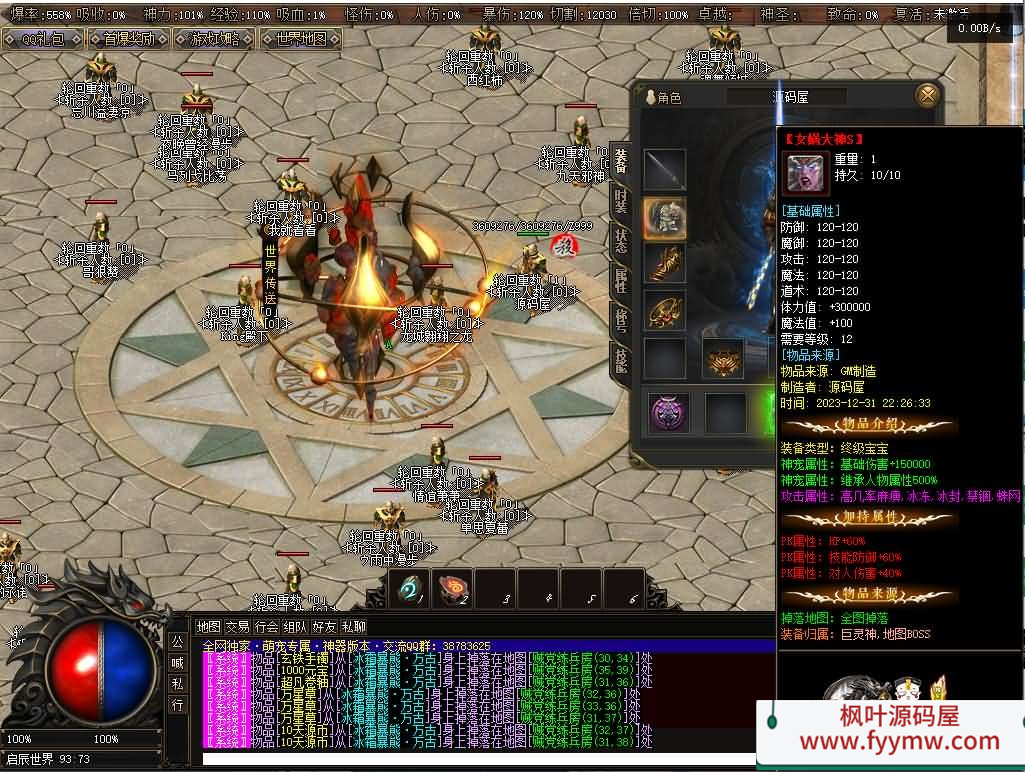Select the 技能 skills tab
Screen dimensions: 1025x772
pos(621,360)
